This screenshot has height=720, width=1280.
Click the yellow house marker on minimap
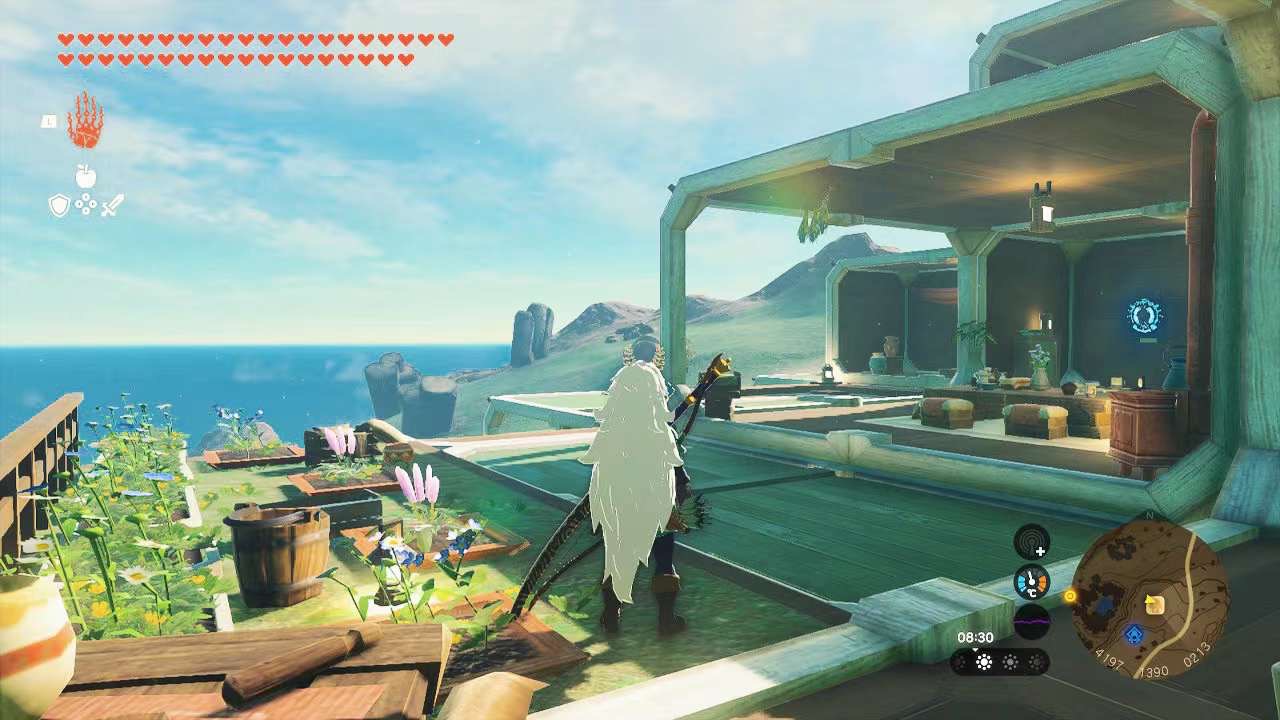(1155, 603)
